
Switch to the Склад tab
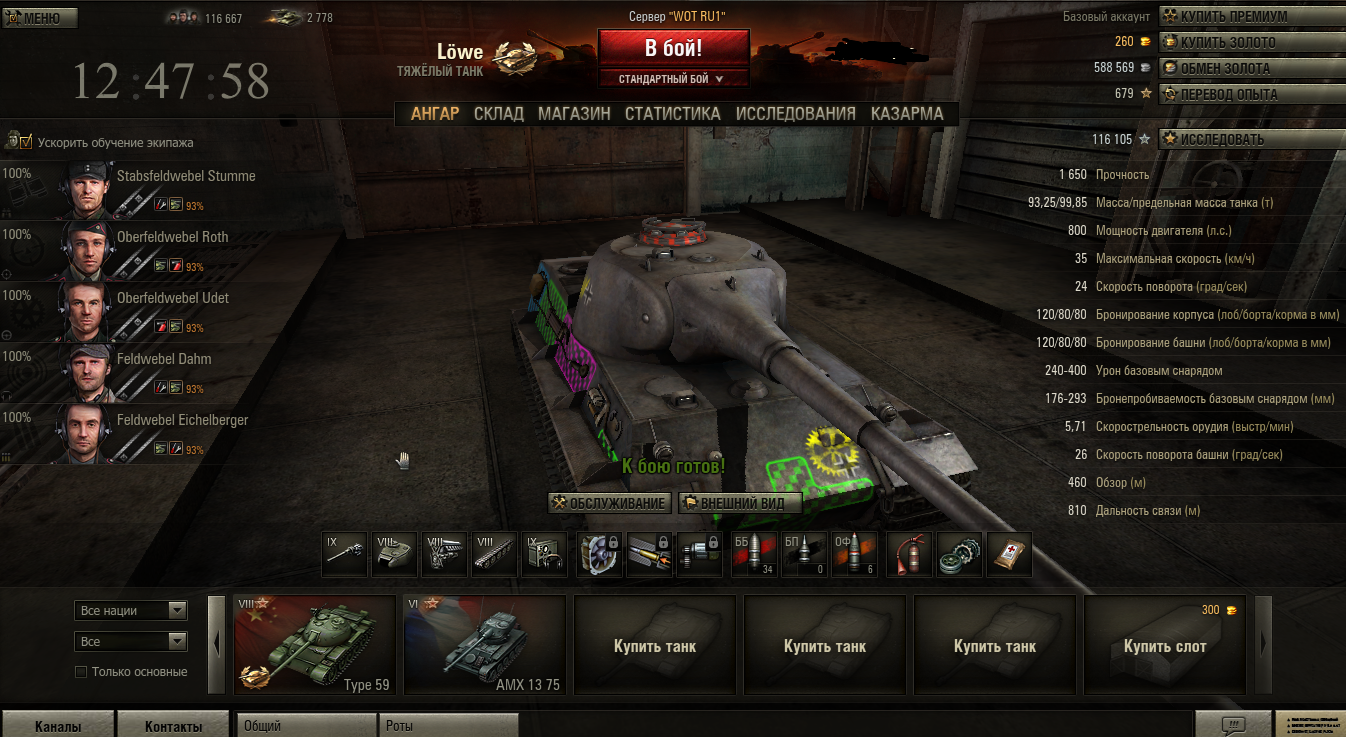coord(498,114)
